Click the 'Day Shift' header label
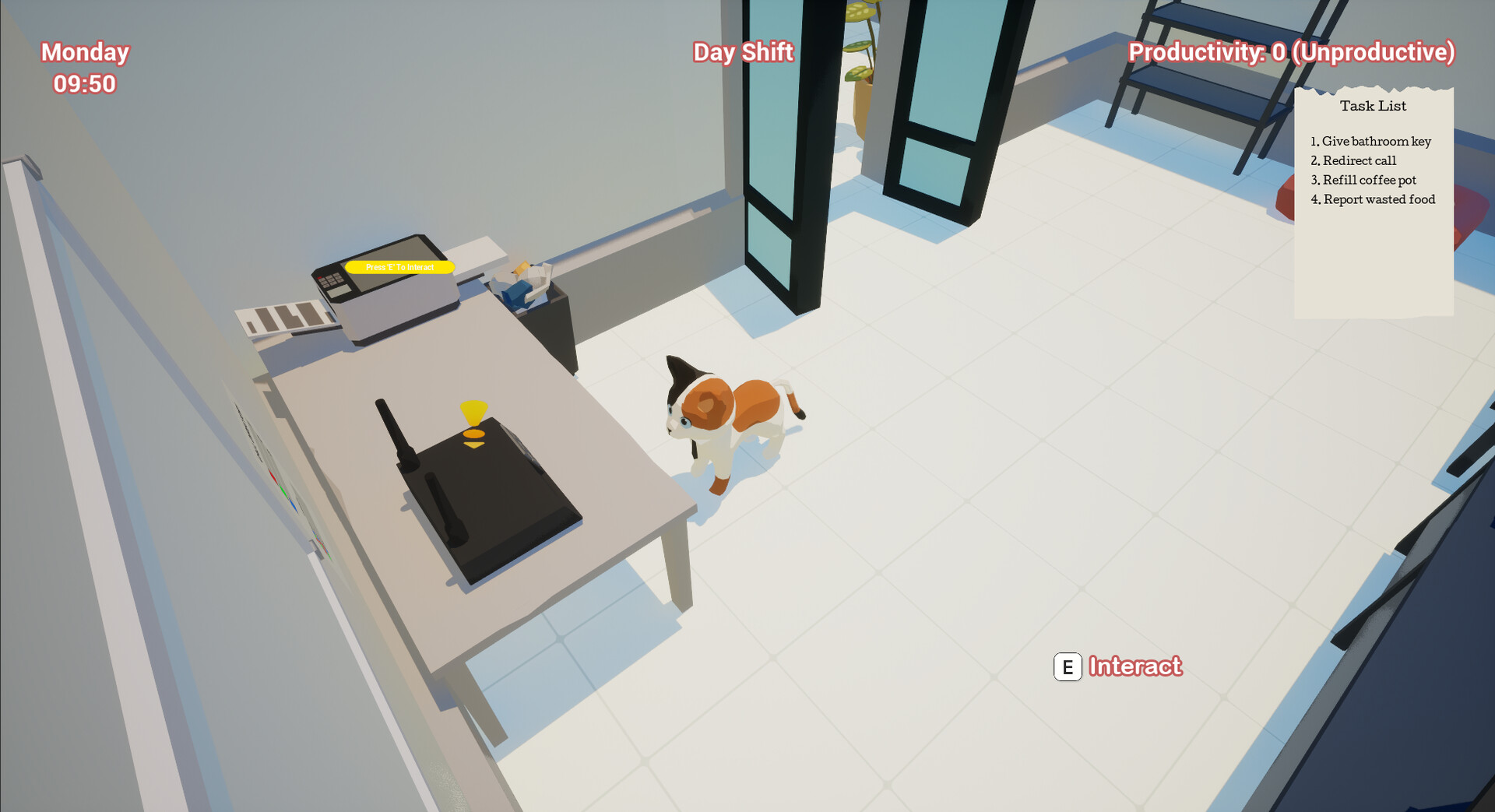Viewport: 1495px width, 812px height. click(743, 52)
